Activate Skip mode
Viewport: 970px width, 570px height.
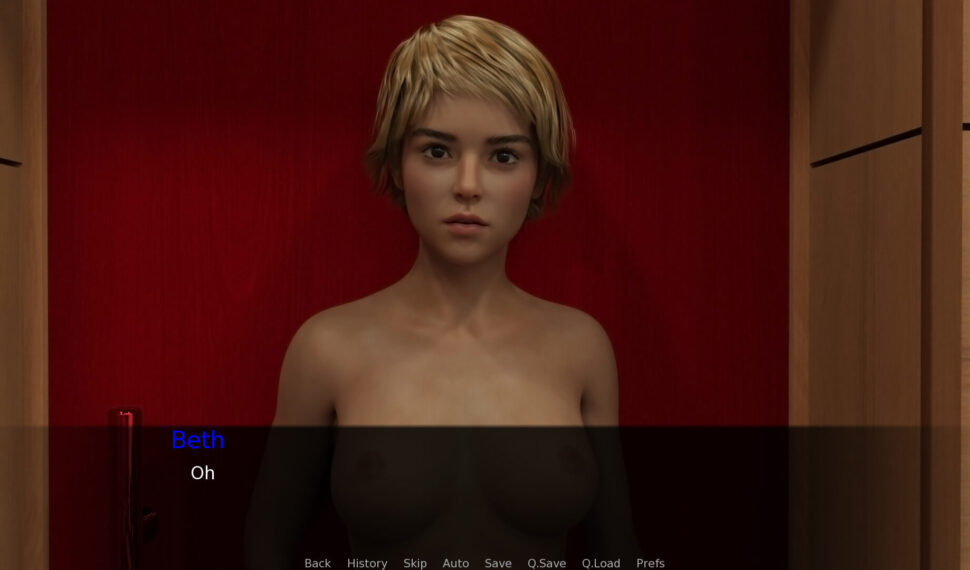point(415,563)
